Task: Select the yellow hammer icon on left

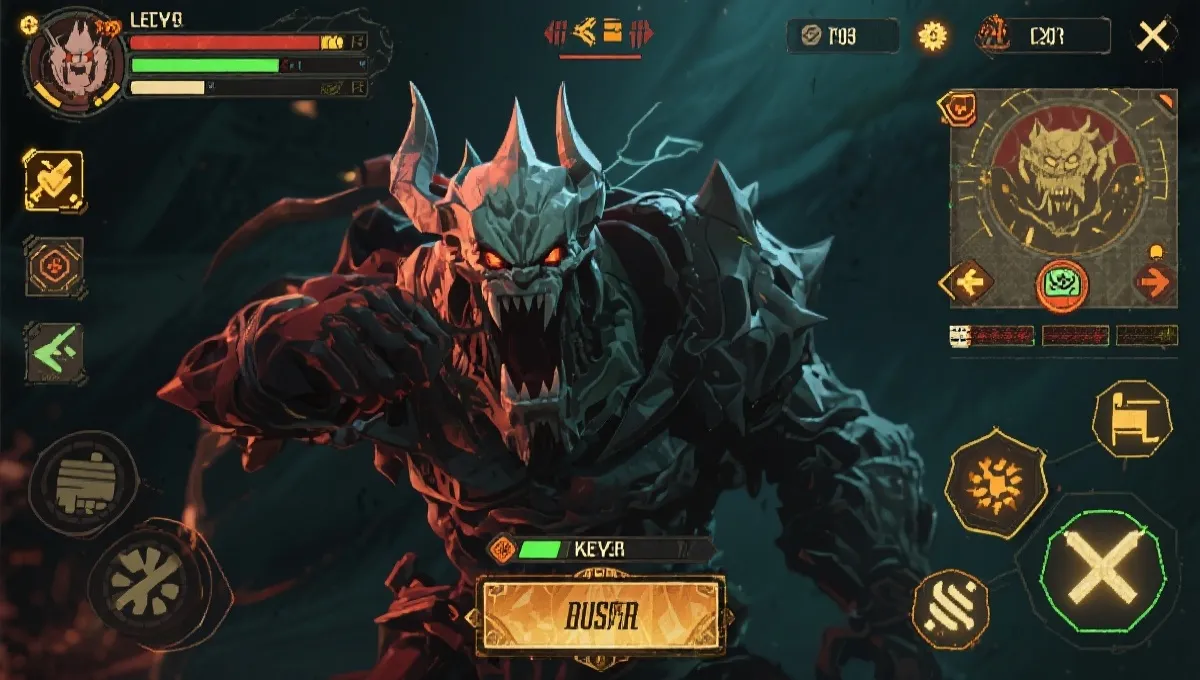Action: pos(54,181)
